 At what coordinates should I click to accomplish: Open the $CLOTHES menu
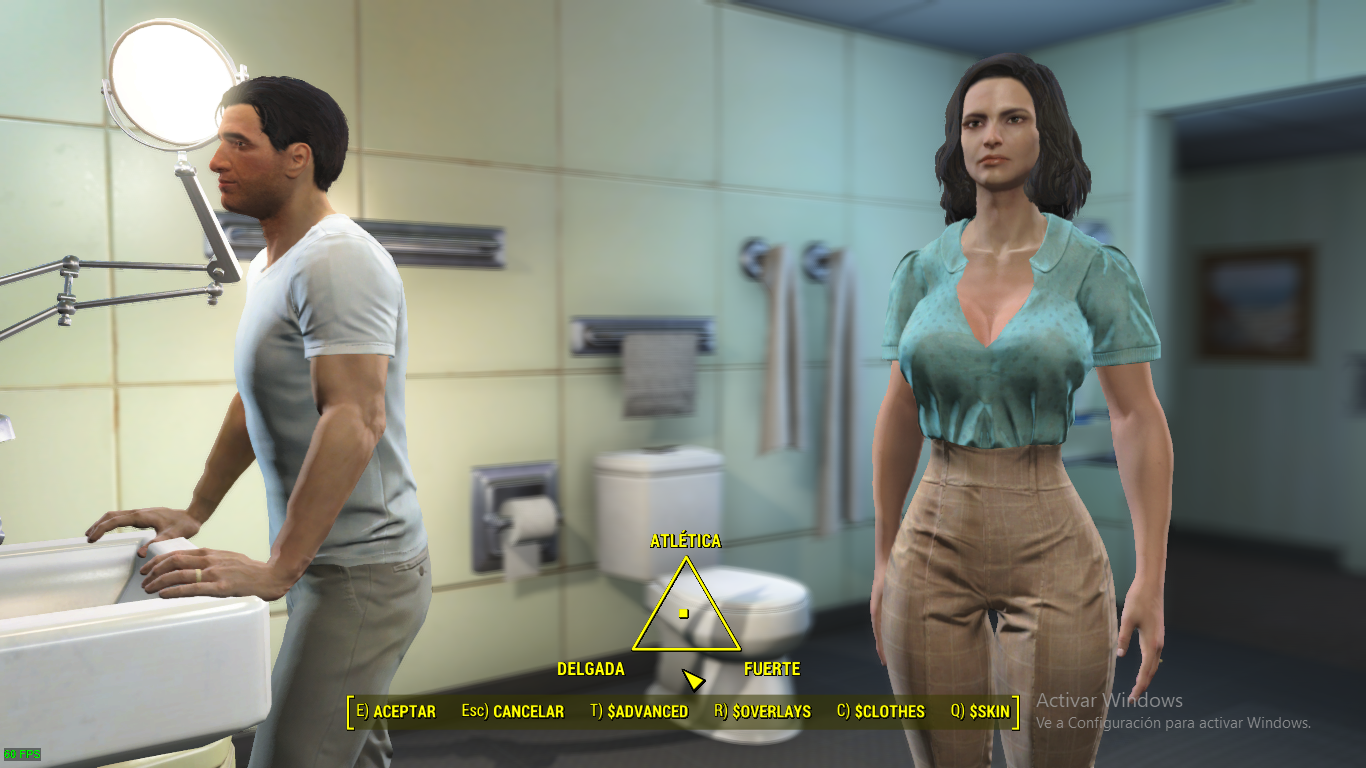[x=890, y=712]
